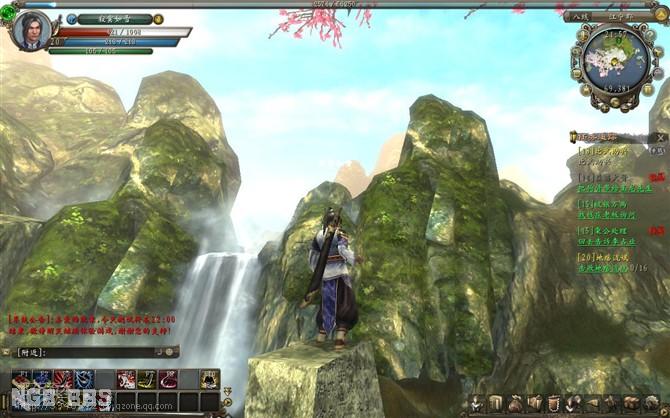Activate the first skill in the hotbar
The image size is (670, 418).
click(x=21, y=378)
